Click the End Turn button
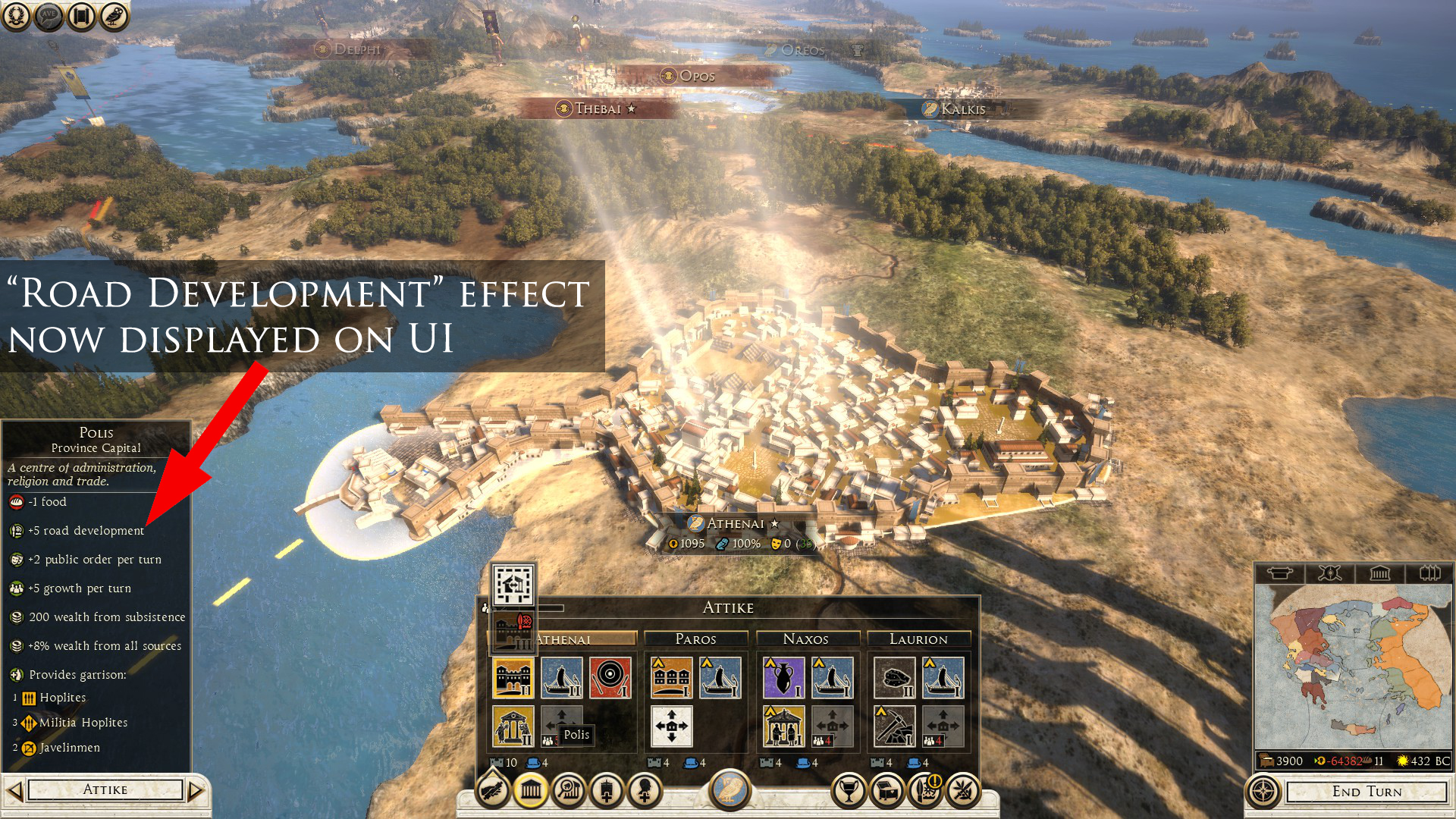1456x819 pixels. (1367, 792)
